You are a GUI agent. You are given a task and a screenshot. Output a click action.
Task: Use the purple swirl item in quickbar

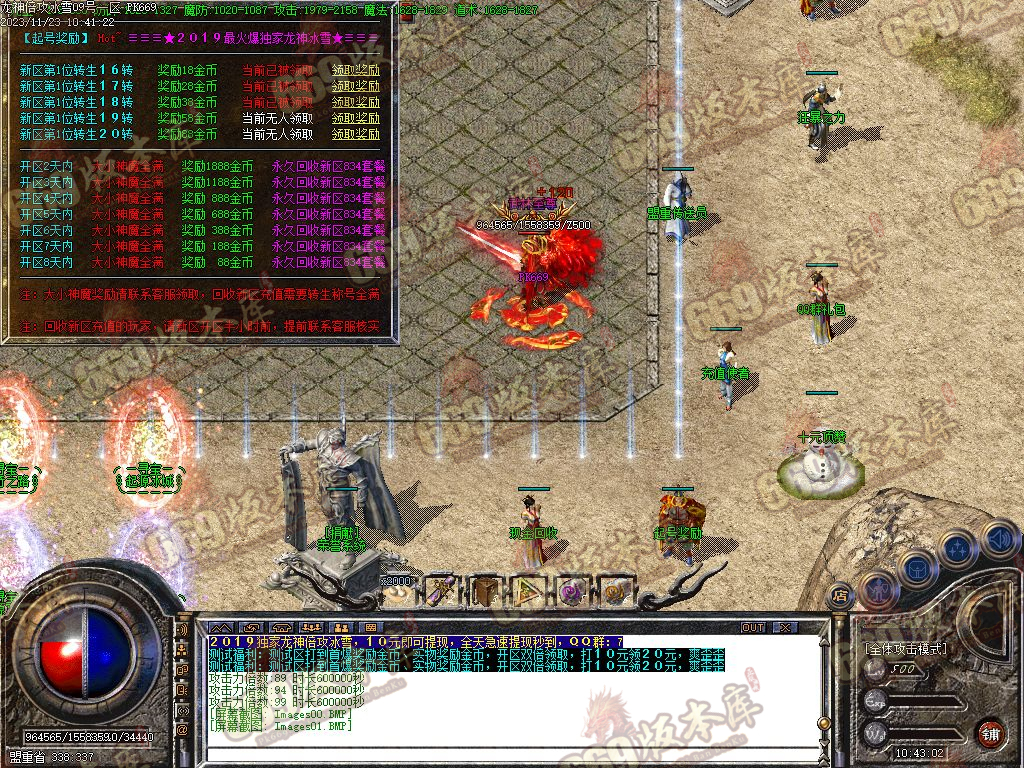pos(572,591)
